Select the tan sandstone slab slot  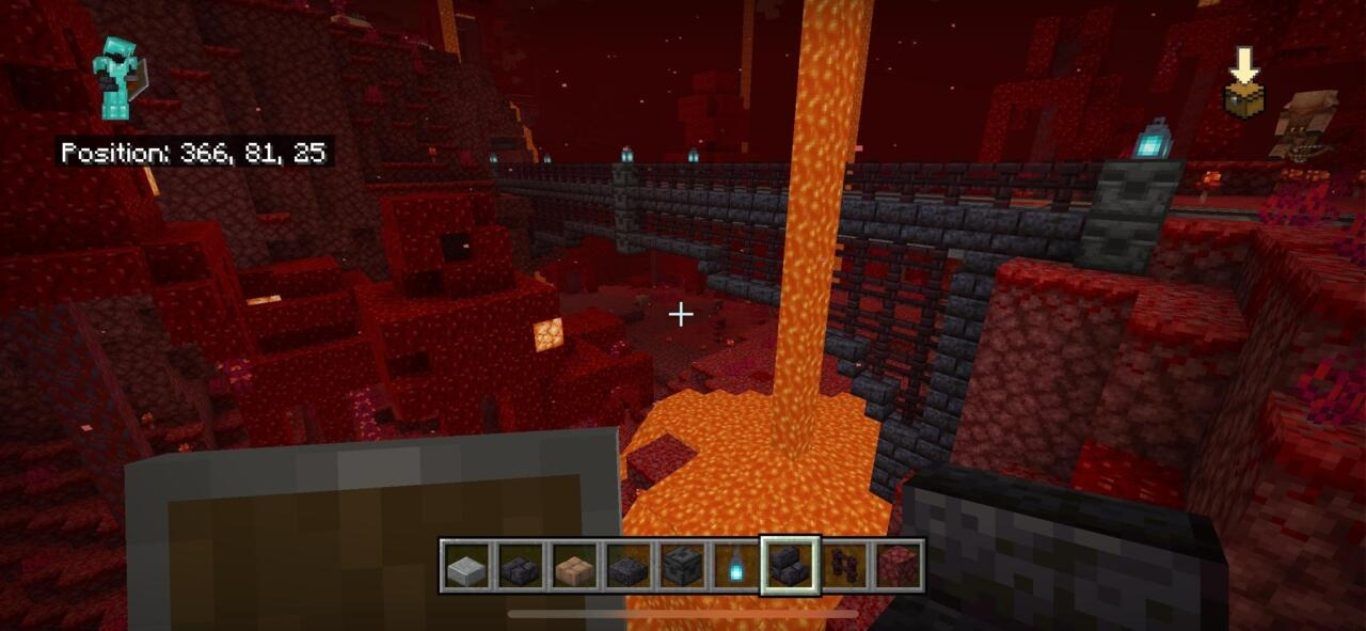573,566
